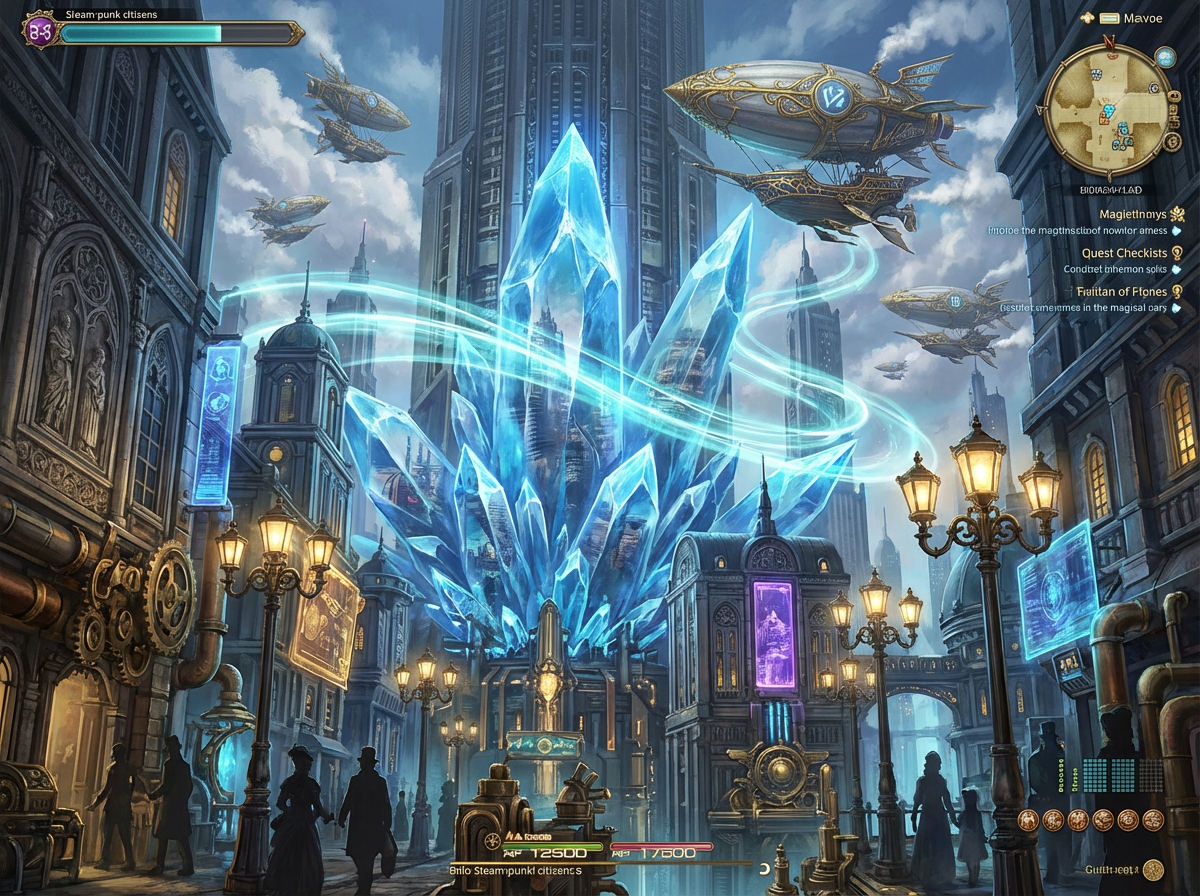Image resolution: width=1200 pixels, height=896 pixels.
Task: Click the rightmost bronze round icon in the row
Action: pyautogui.click(x=1153, y=820)
